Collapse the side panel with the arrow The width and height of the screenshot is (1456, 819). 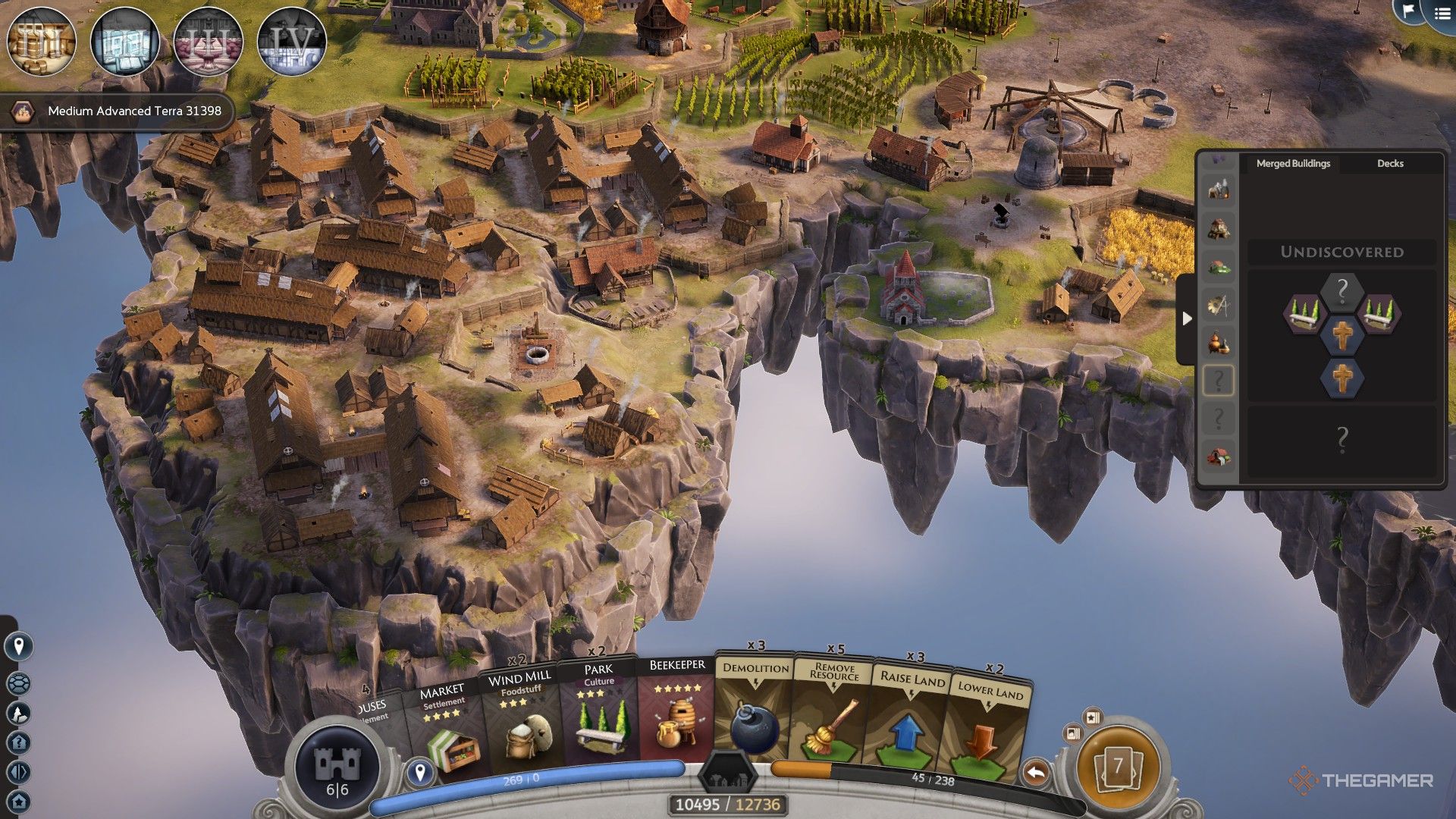coord(1187,318)
